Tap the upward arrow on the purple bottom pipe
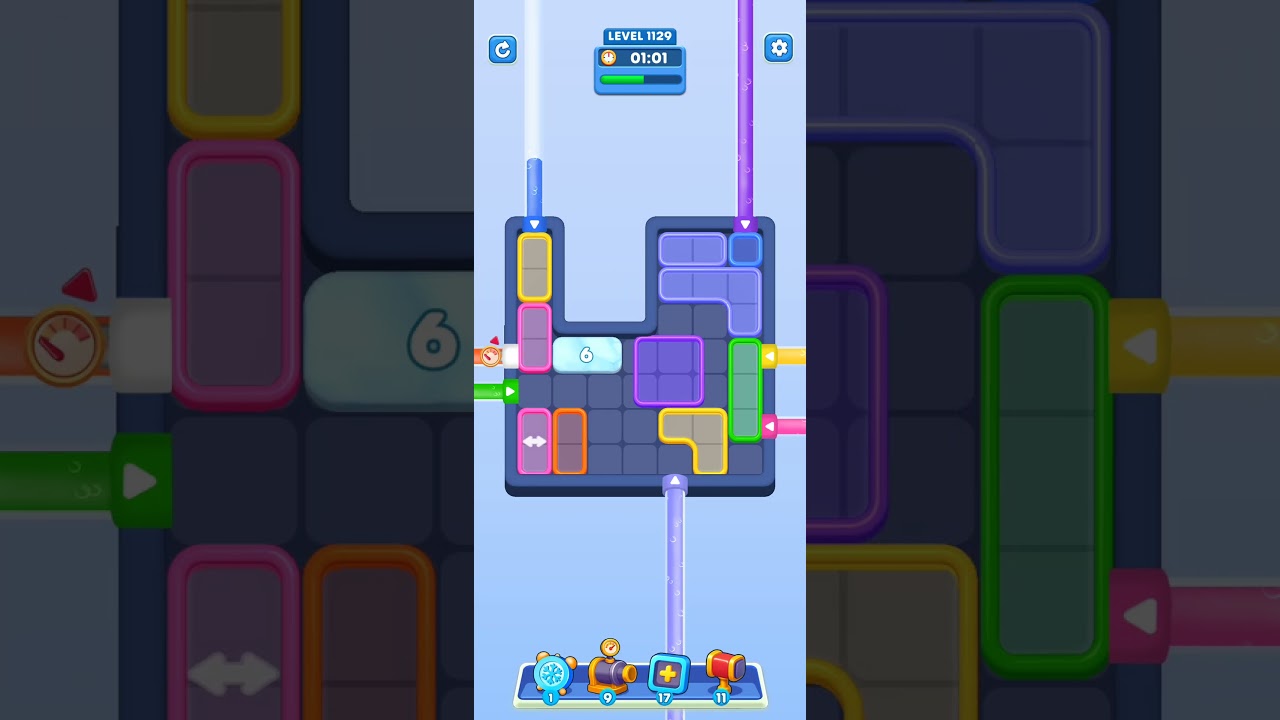 click(675, 481)
